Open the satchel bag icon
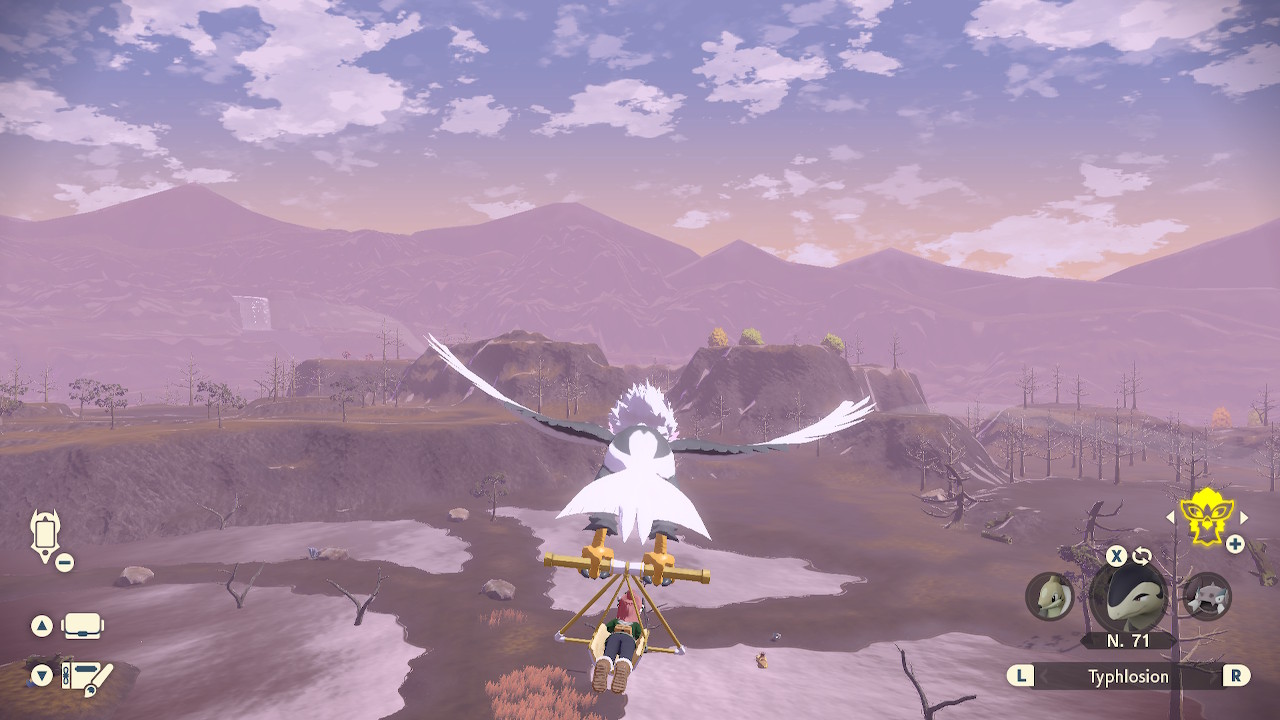 tap(83, 627)
